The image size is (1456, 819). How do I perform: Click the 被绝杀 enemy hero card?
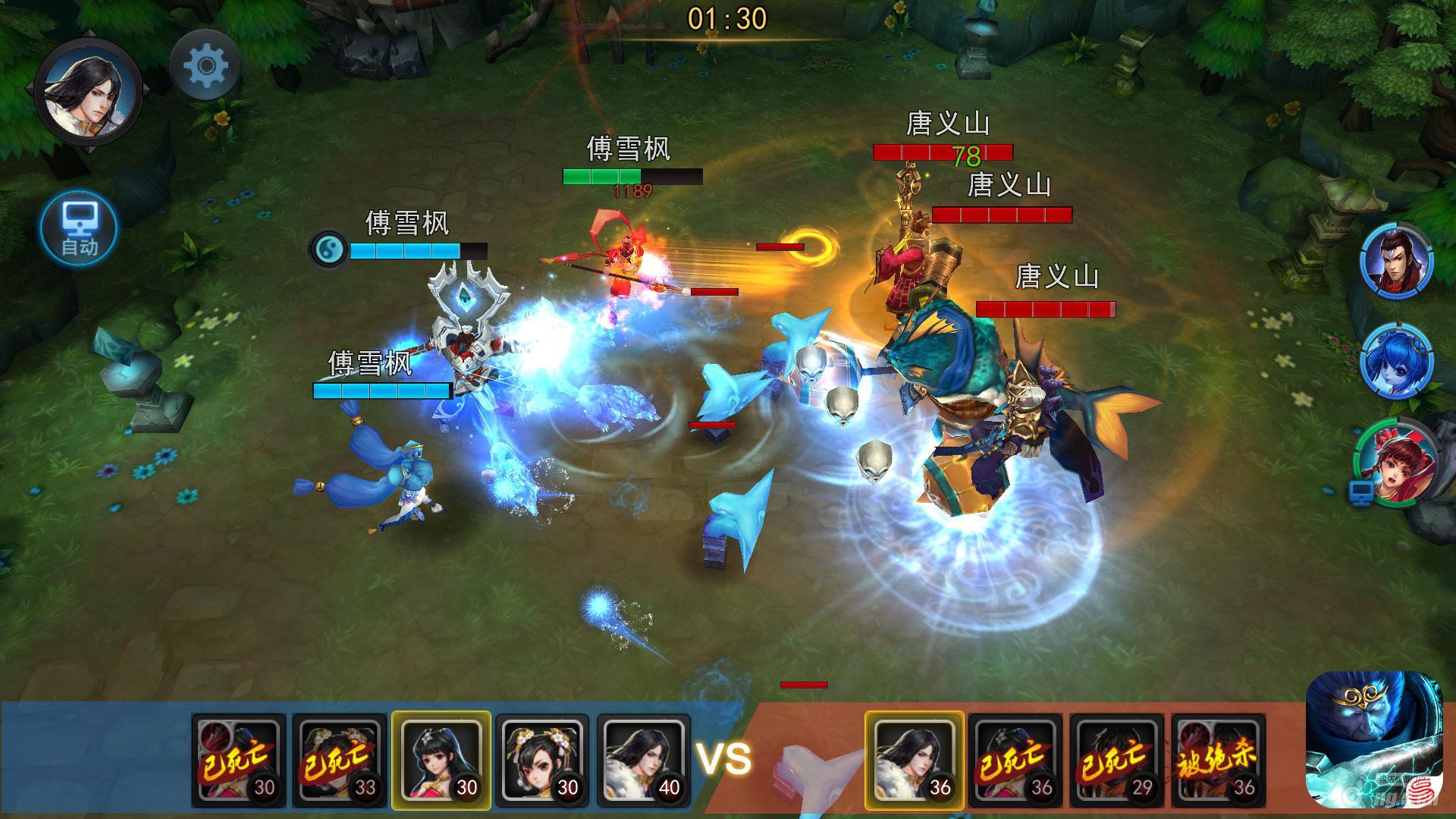click(1218, 761)
